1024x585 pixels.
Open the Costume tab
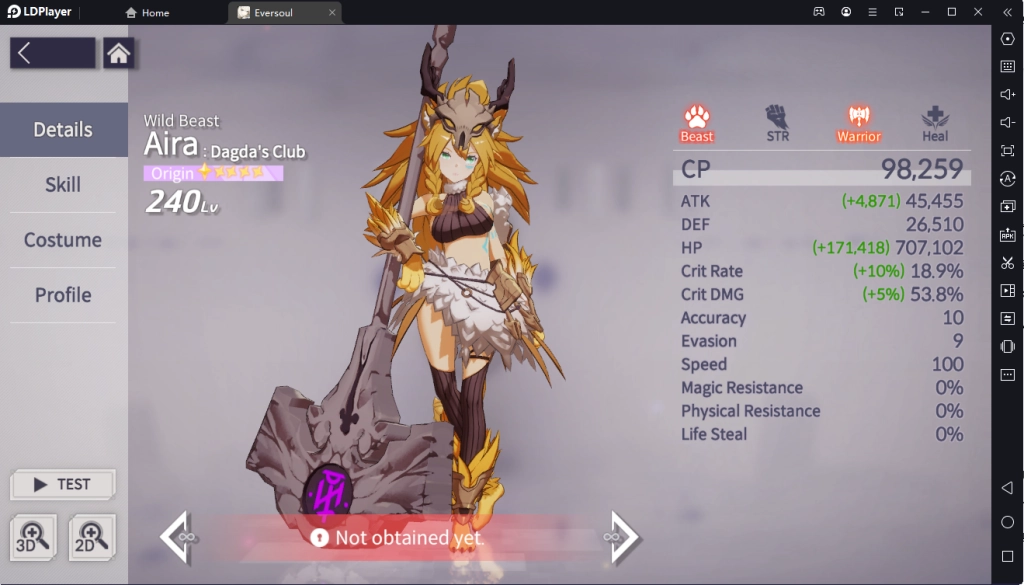[x=63, y=240]
